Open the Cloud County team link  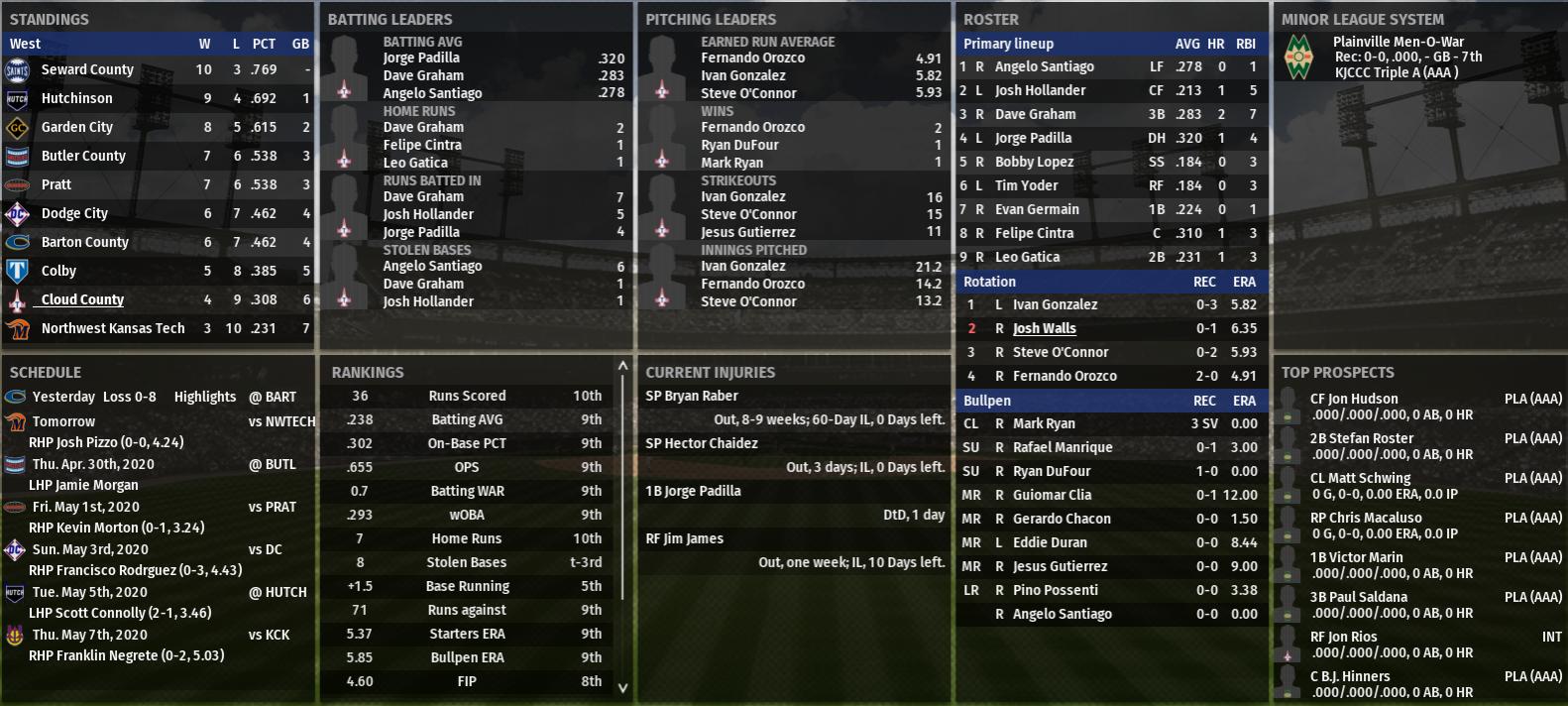[x=82, y=299]
